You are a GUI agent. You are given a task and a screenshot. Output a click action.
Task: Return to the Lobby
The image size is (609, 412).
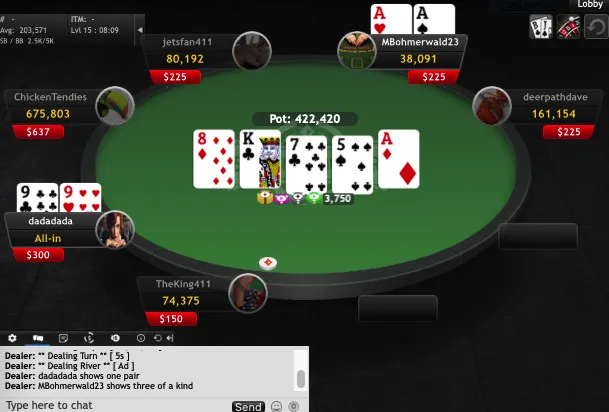pos(589,5)
